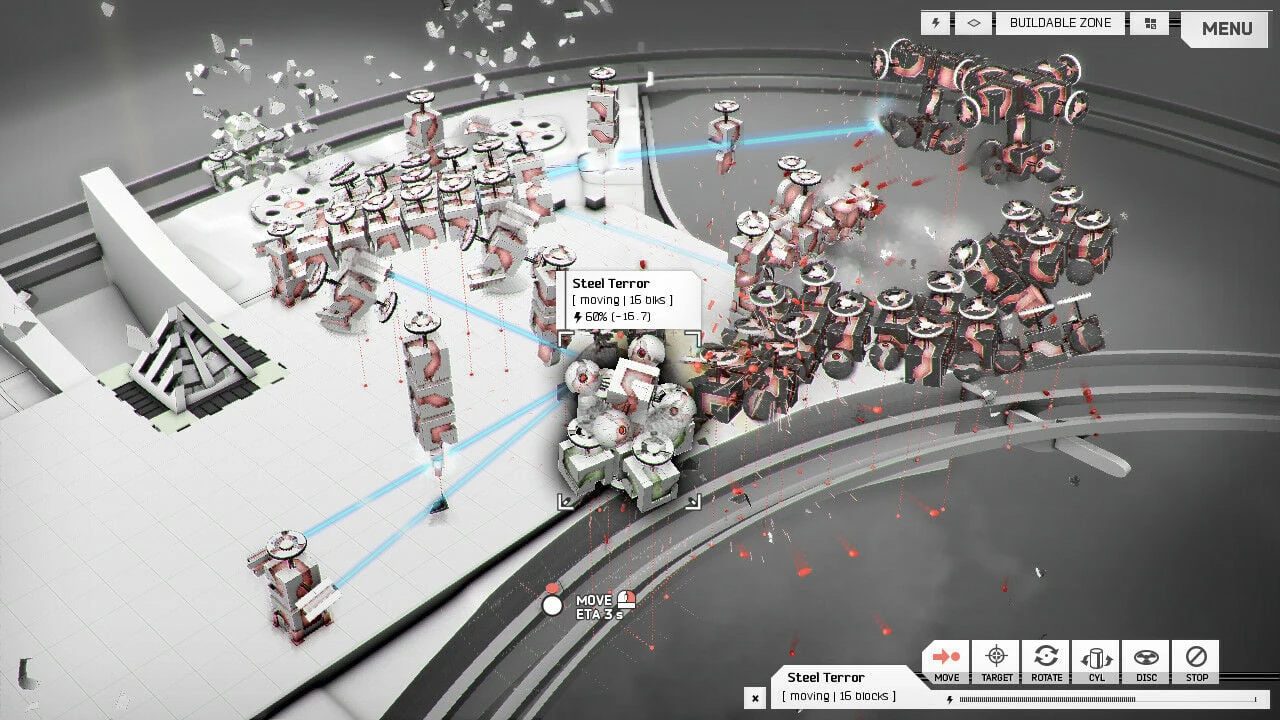Open the MENU button
The width and height of the screenshot is (1280, 720).
click(1226, 28)
